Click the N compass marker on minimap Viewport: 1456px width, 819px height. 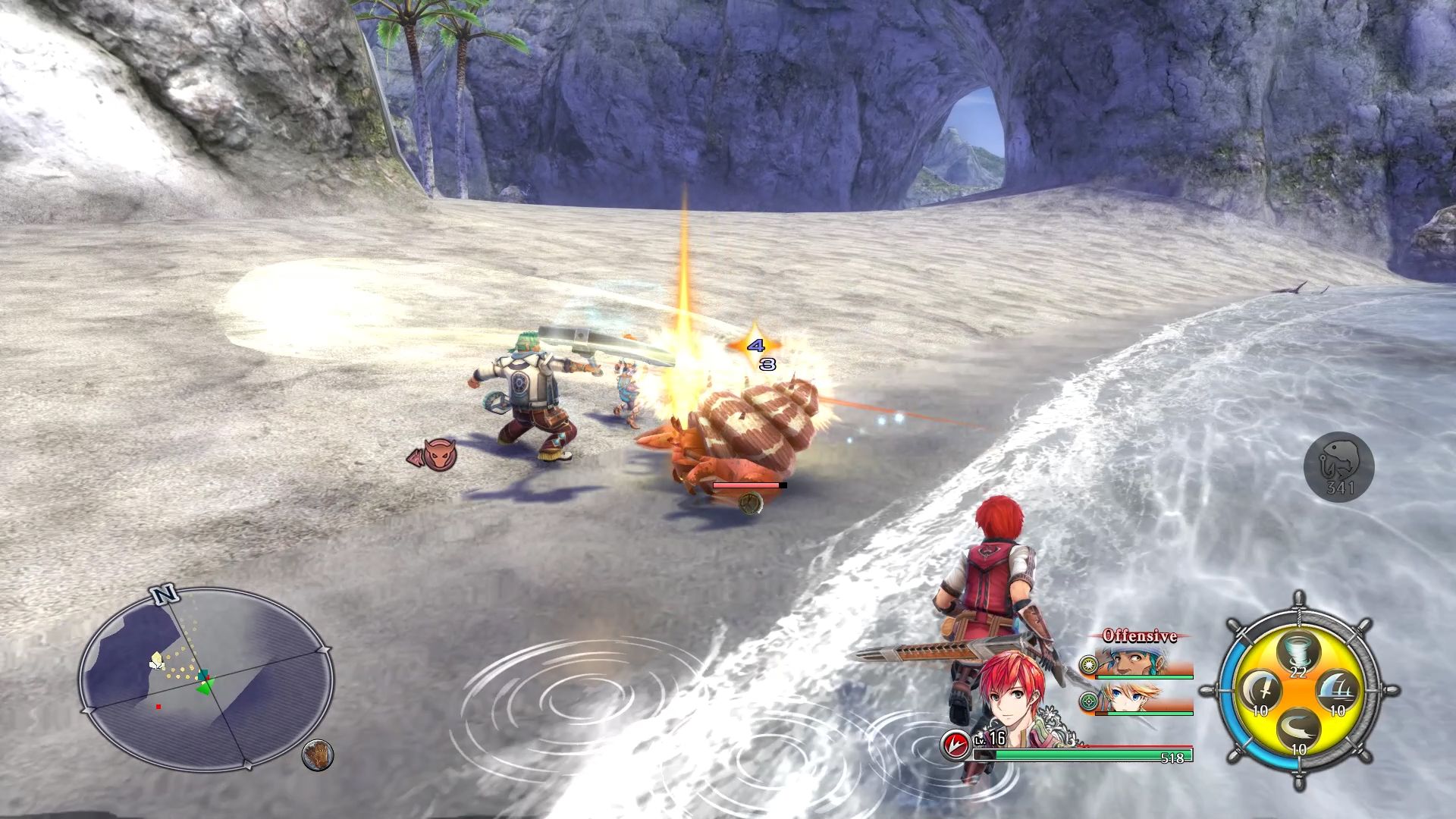(x=160, y=595)
